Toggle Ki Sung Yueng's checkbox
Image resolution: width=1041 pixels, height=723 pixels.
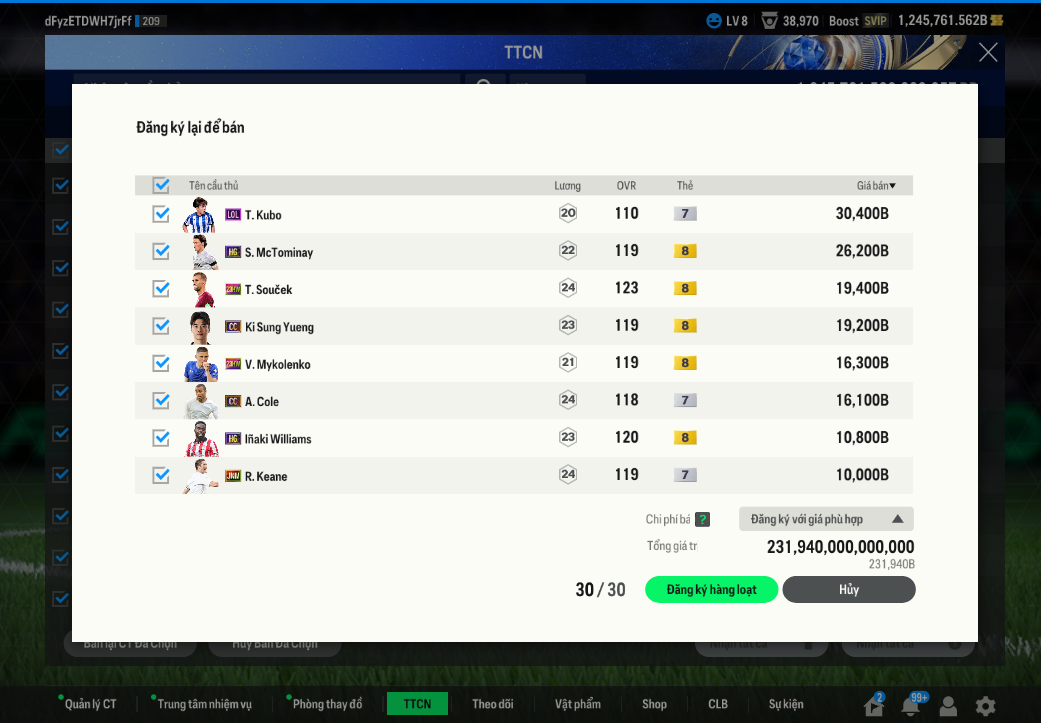pyautogui.click(x=161, y=326)
